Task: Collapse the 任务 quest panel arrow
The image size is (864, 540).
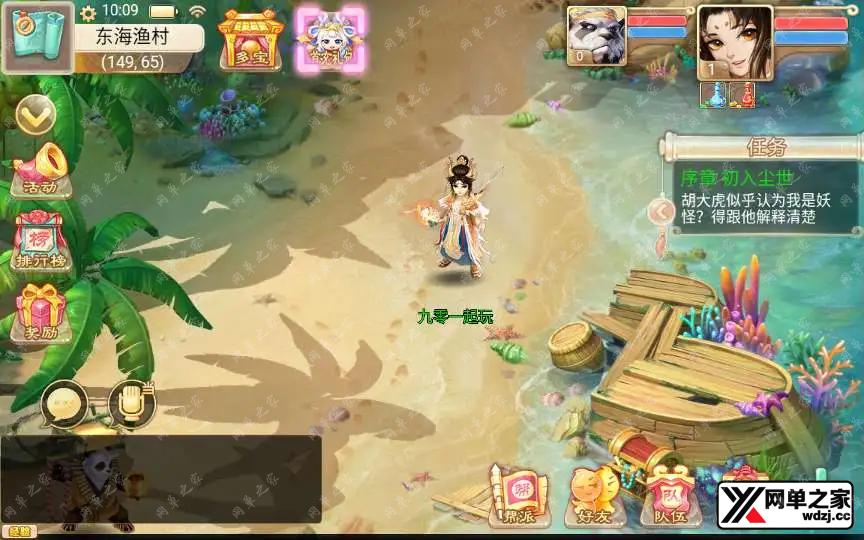Action: pos(660,211)
